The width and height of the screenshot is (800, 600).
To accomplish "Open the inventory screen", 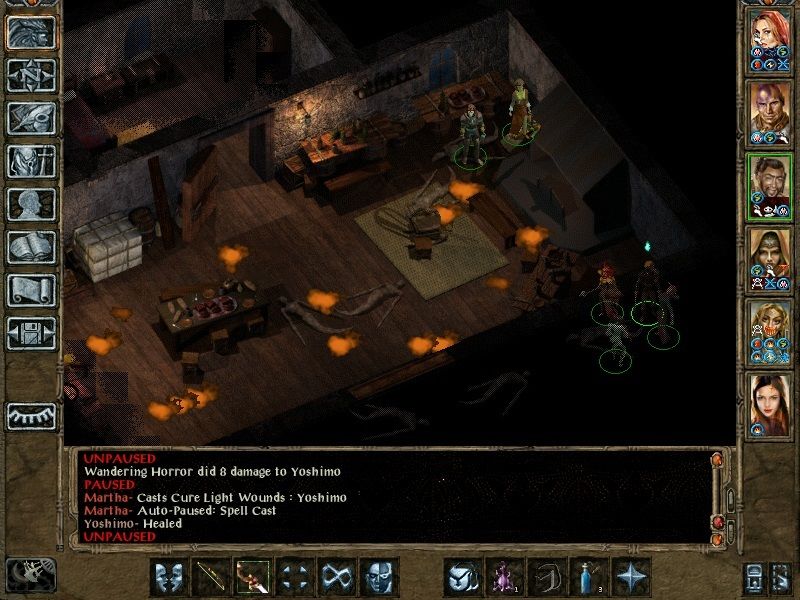I will 31,161.
